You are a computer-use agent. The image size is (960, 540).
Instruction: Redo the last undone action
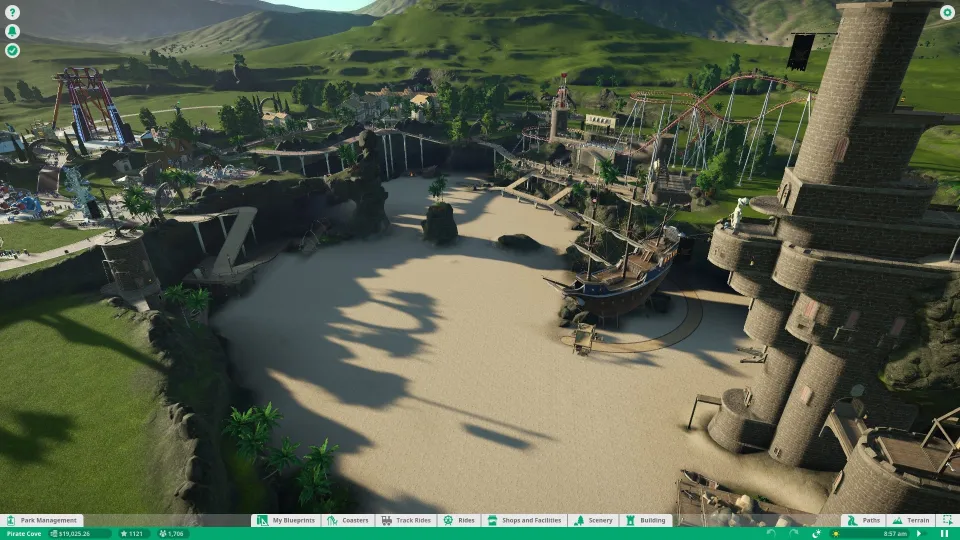click(794, 533)
